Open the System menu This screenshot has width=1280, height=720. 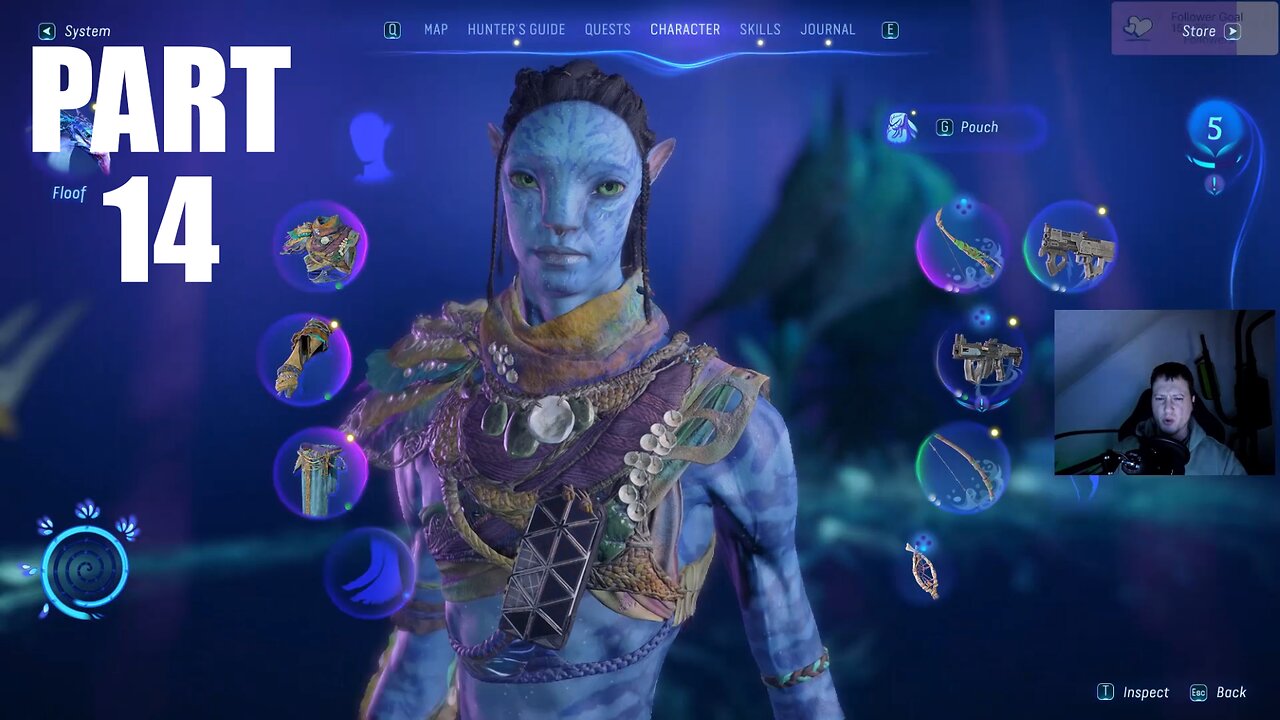click(x=76, y=31)
